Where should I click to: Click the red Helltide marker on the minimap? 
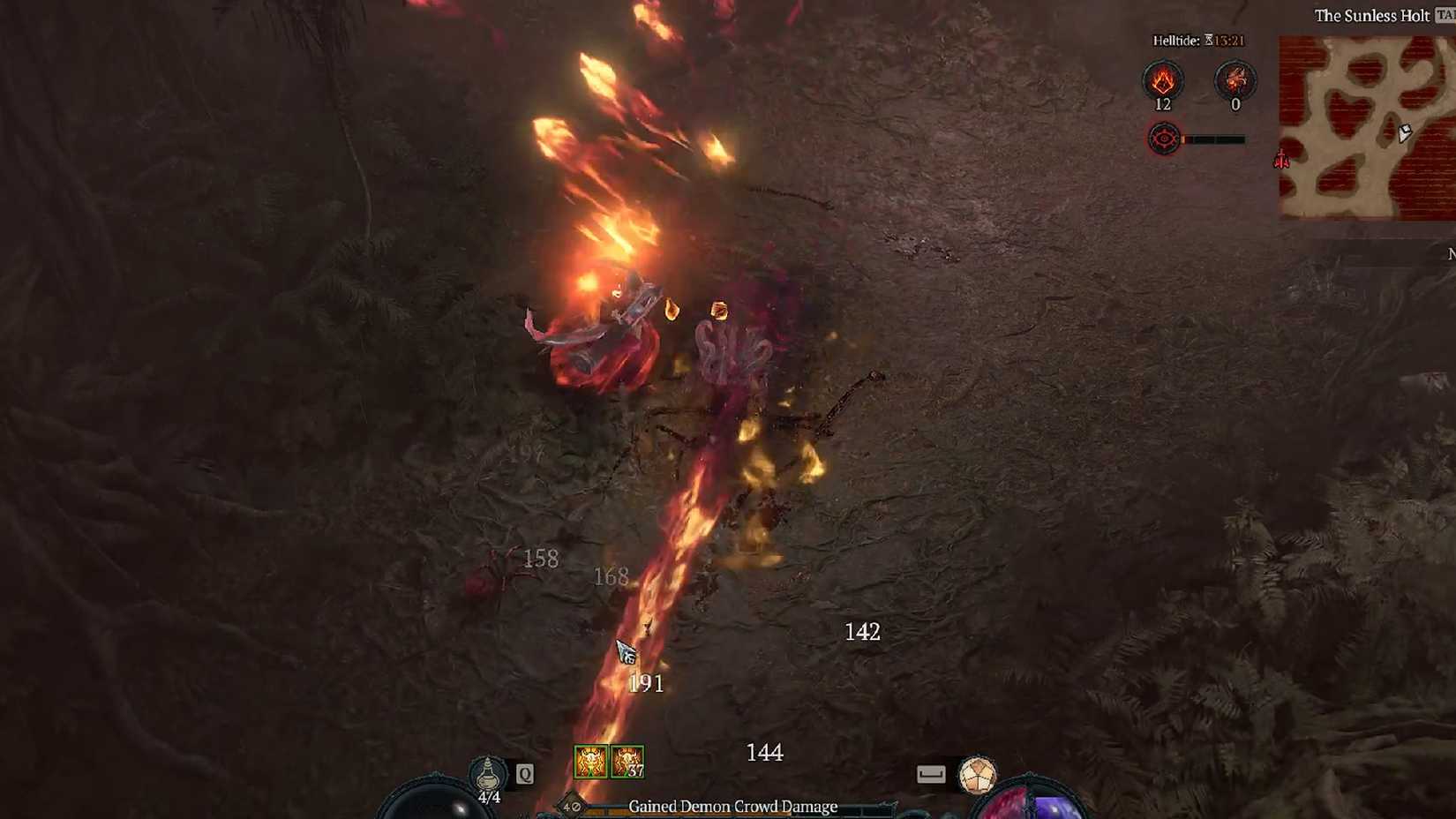click(1281, 161)
